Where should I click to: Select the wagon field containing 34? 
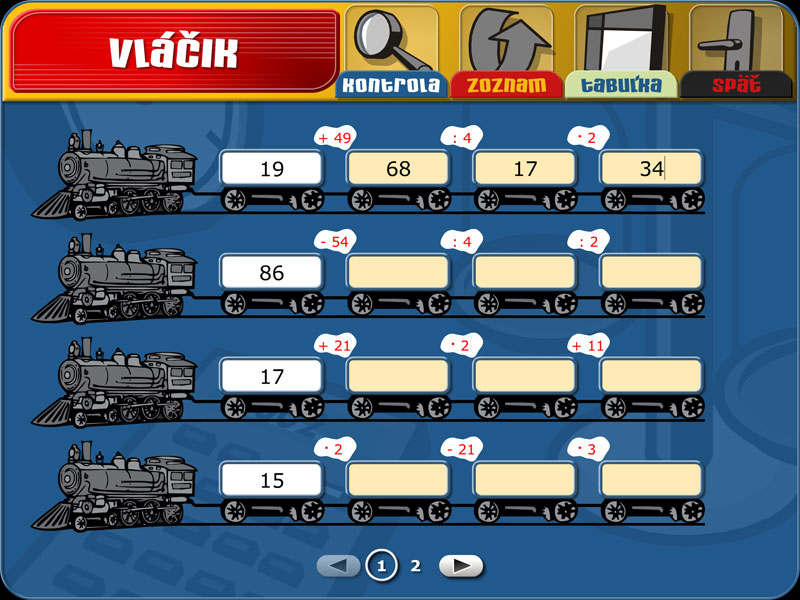coord(651,169)
